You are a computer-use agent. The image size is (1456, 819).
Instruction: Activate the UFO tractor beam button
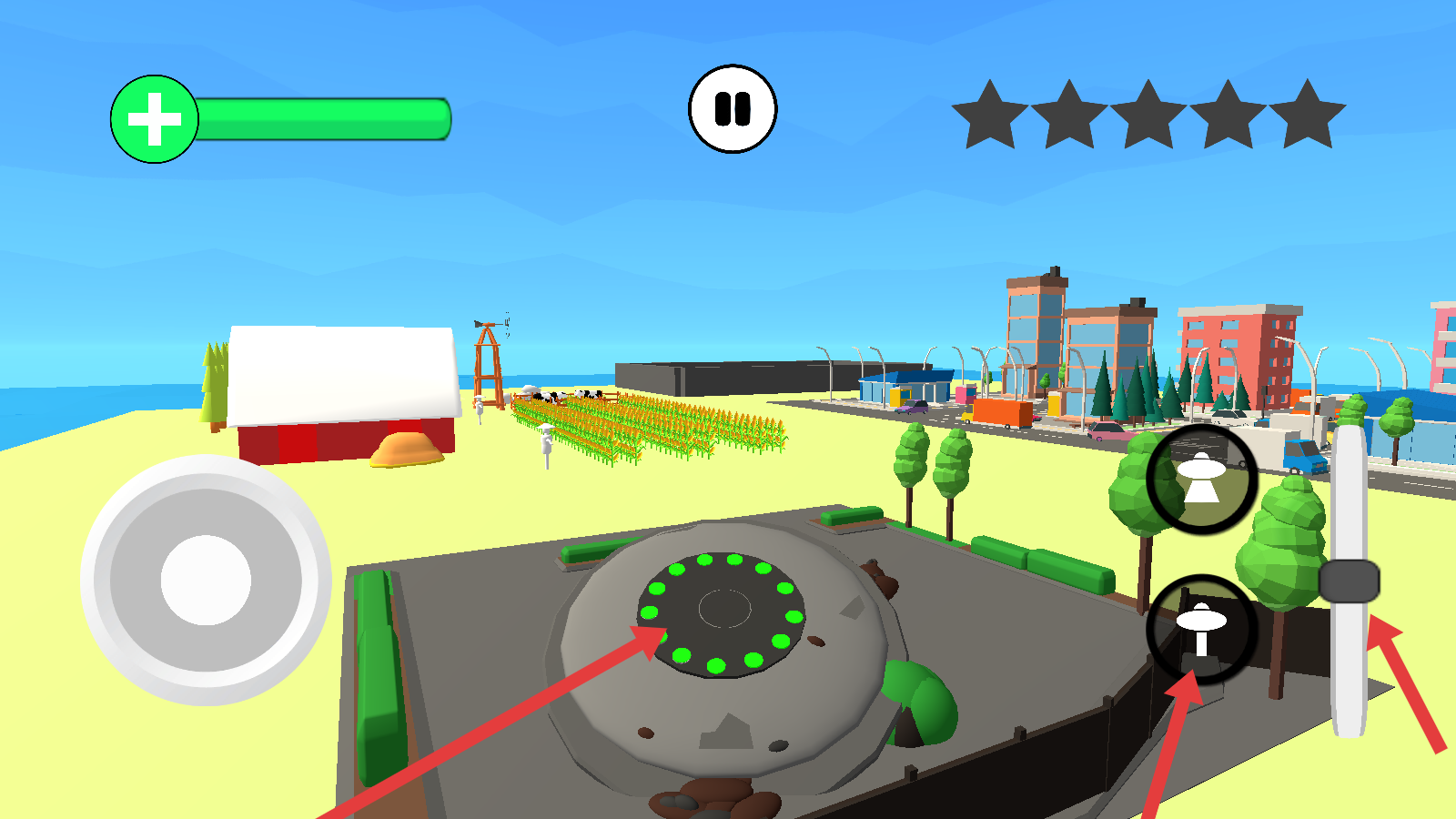click(1201, 479)
